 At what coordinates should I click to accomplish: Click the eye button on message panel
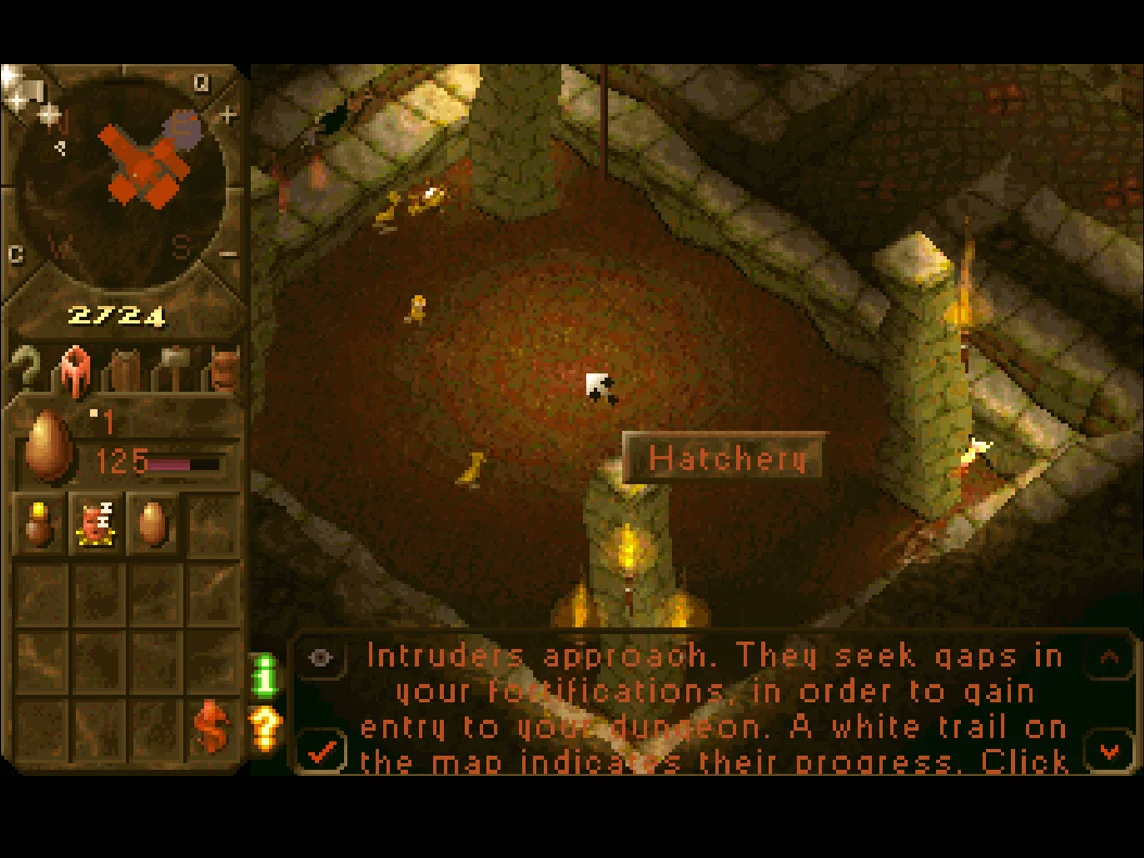tap(321, 657)
